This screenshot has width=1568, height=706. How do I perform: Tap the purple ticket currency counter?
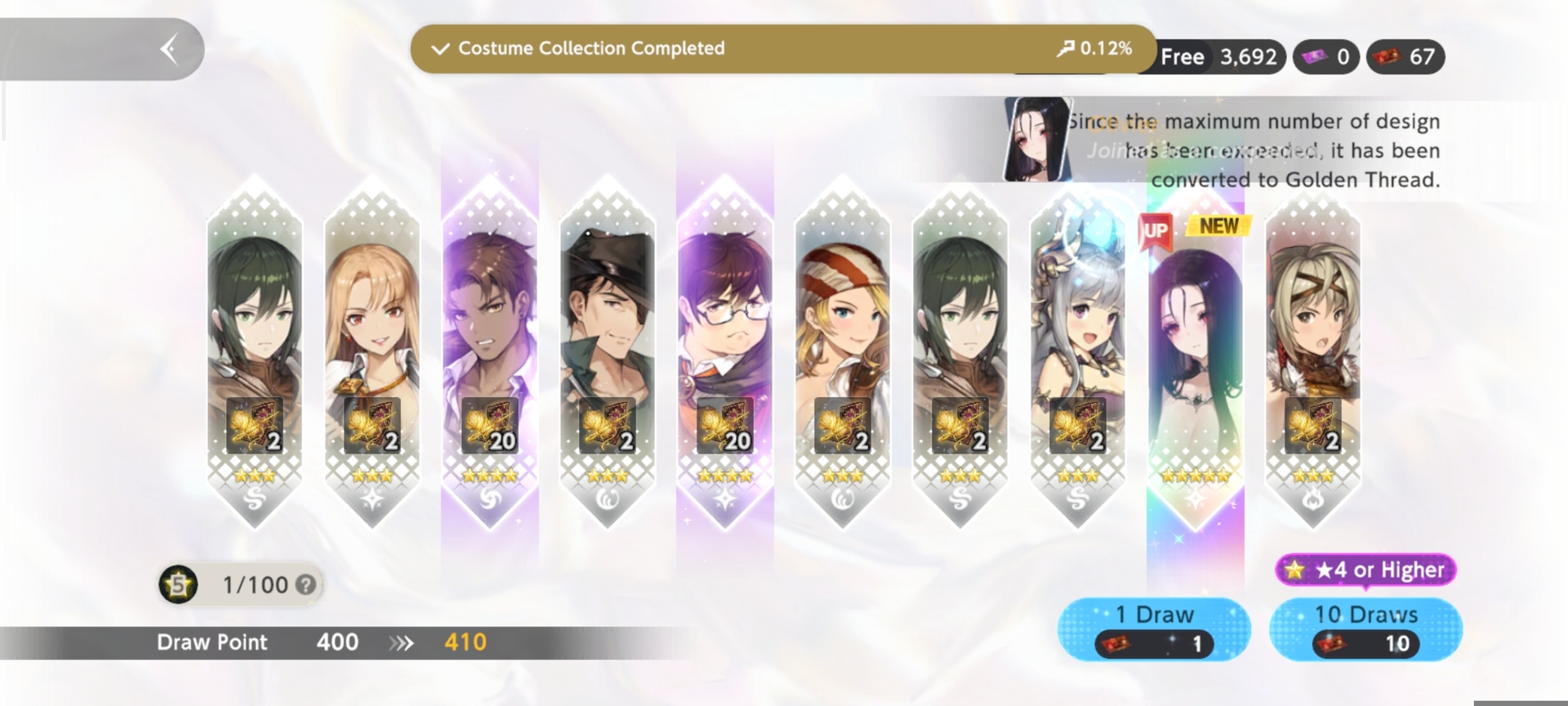tap(1325, 57)
